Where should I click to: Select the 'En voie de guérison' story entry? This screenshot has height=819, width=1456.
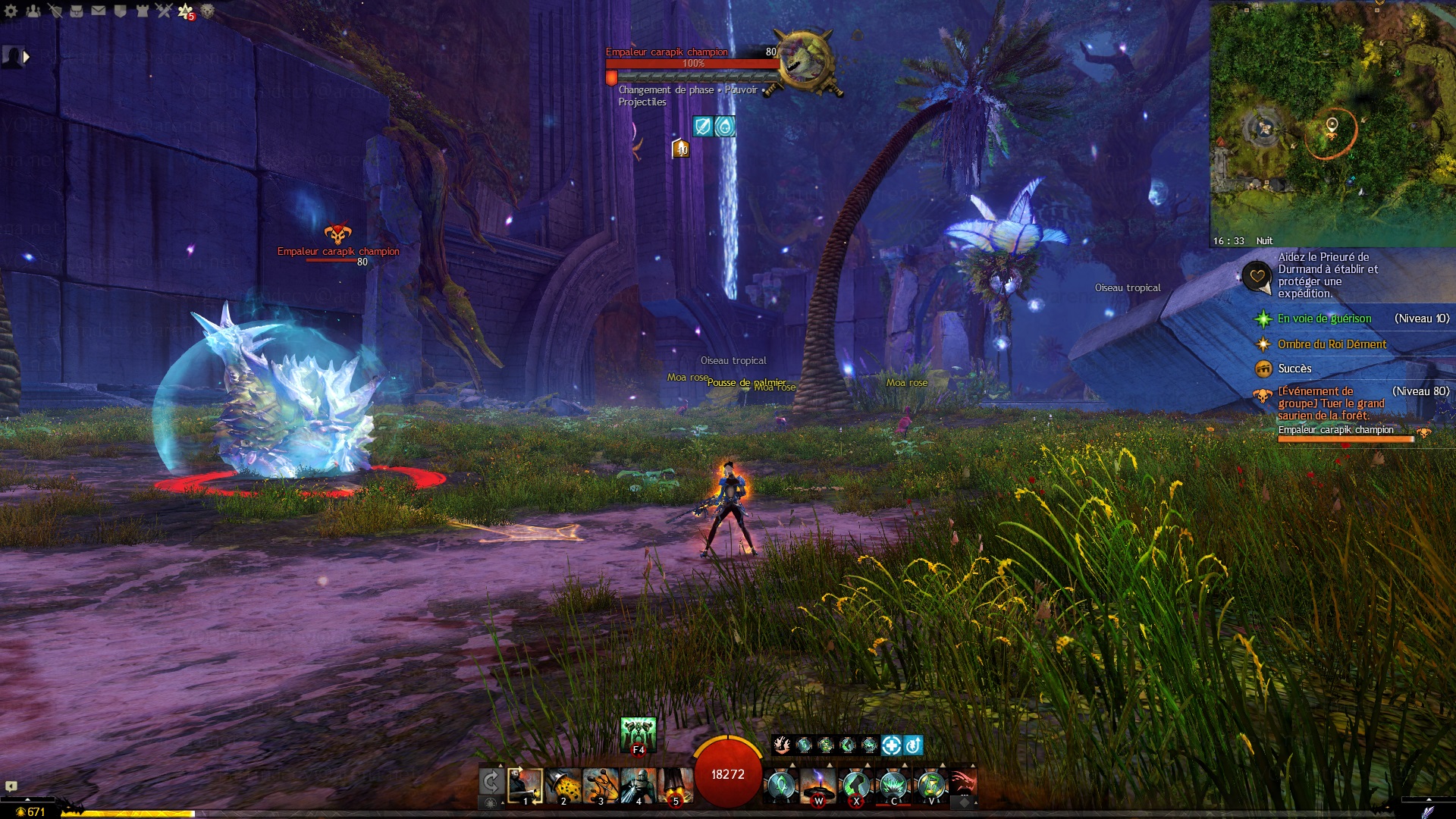[x=1324, y=318]
